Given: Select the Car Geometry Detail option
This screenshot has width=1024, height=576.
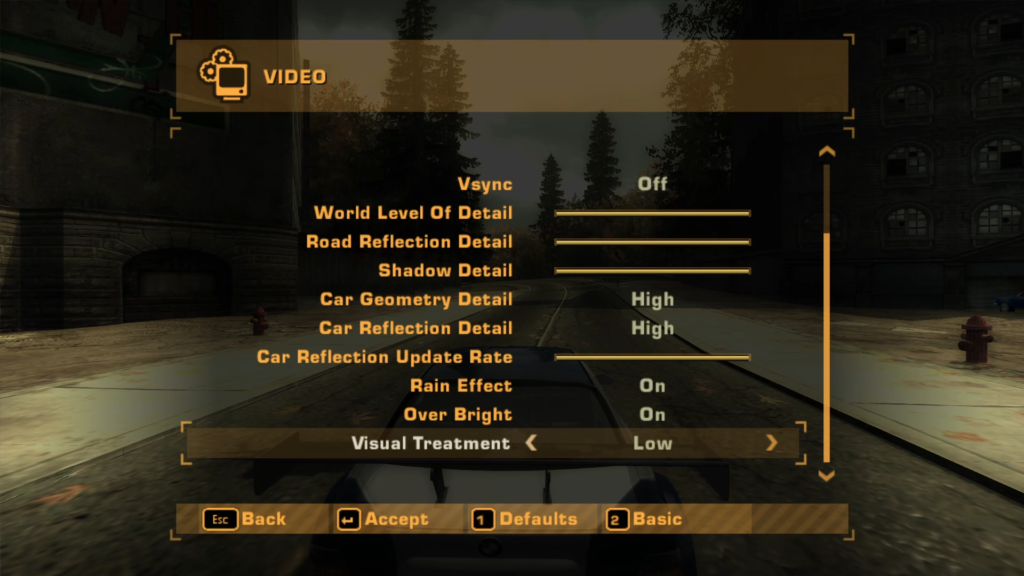Looking at the screenshot, I should (652, 299).
